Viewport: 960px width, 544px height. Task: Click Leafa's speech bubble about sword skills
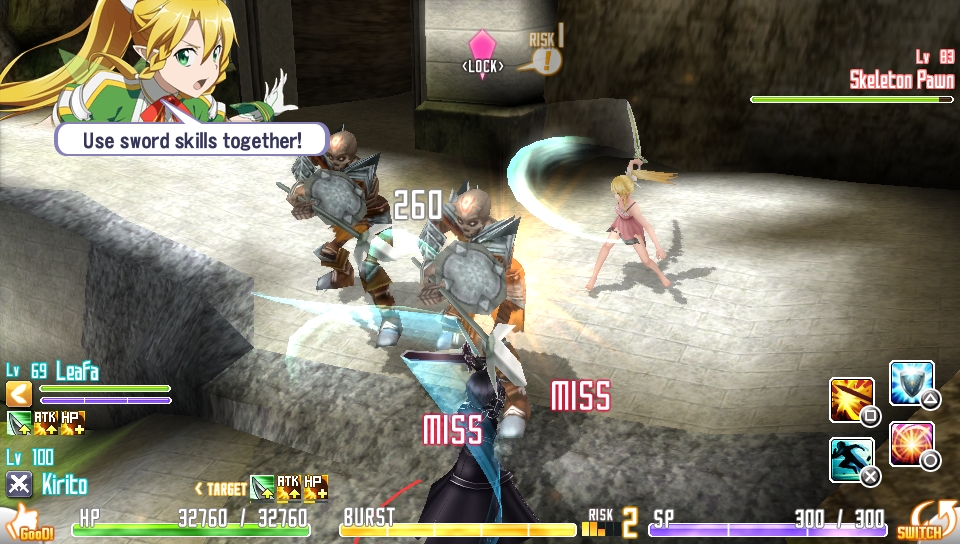click(192, 139)
